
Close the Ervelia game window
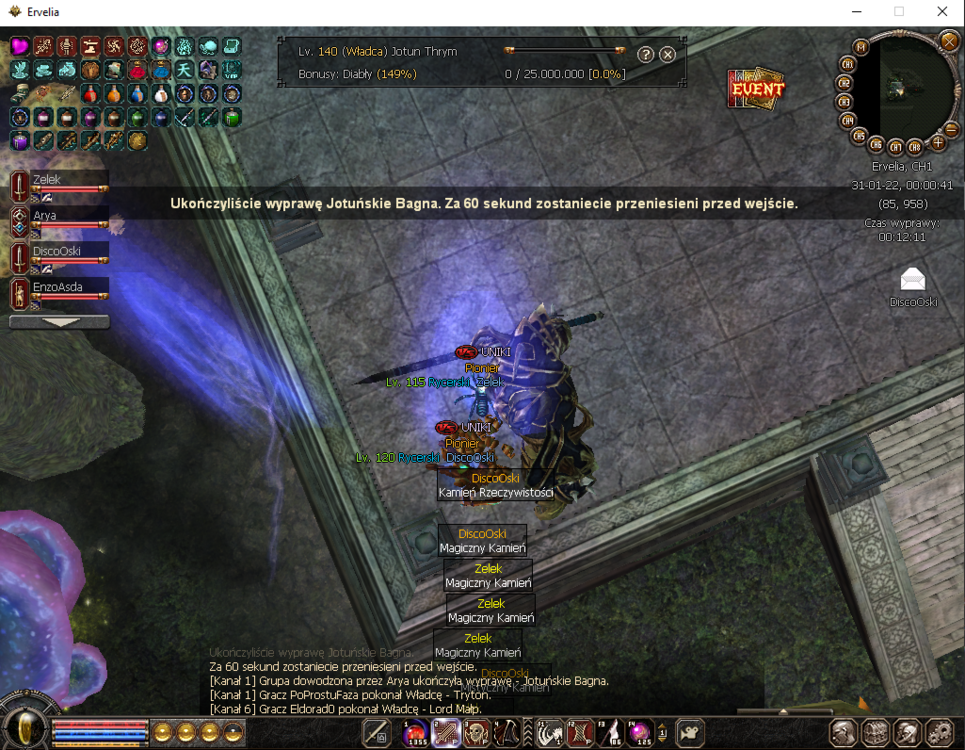[942, 11]
